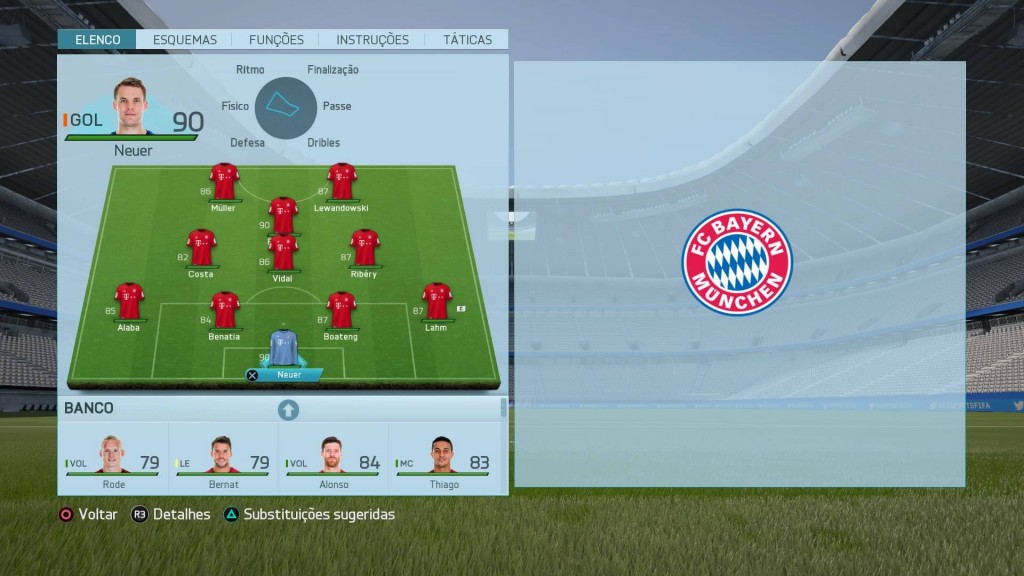Select Thiago from the bench
Image resolution: width=1024 pixels, height=576 pixels.
tap(443, 458)
